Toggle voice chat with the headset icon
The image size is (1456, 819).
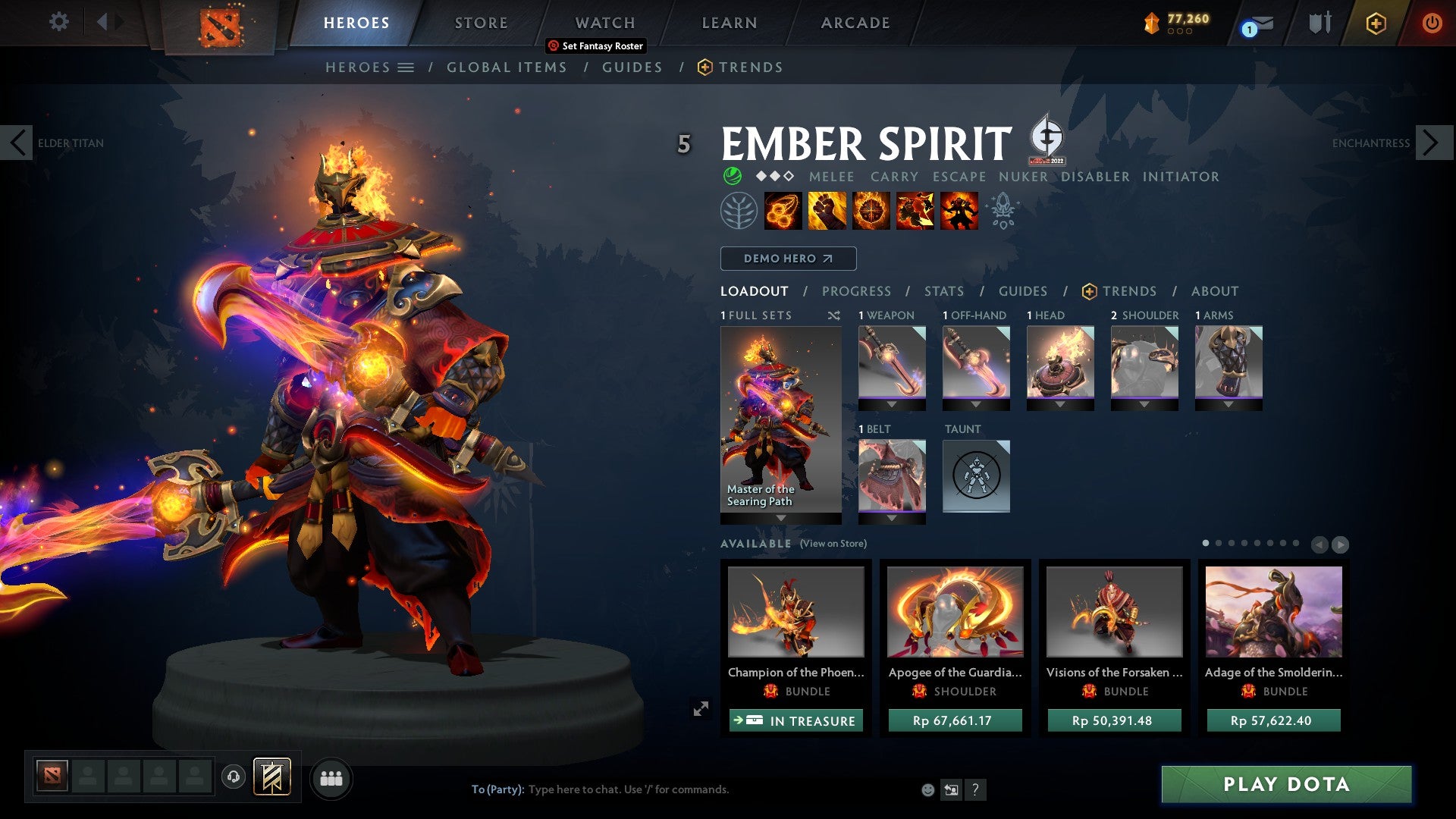coord(234,777)
